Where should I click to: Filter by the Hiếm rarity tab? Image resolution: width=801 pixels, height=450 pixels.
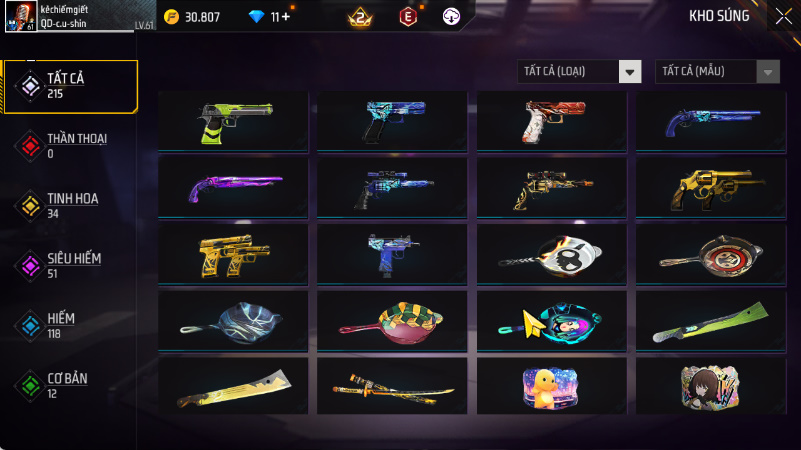click(x=70, y=325)
